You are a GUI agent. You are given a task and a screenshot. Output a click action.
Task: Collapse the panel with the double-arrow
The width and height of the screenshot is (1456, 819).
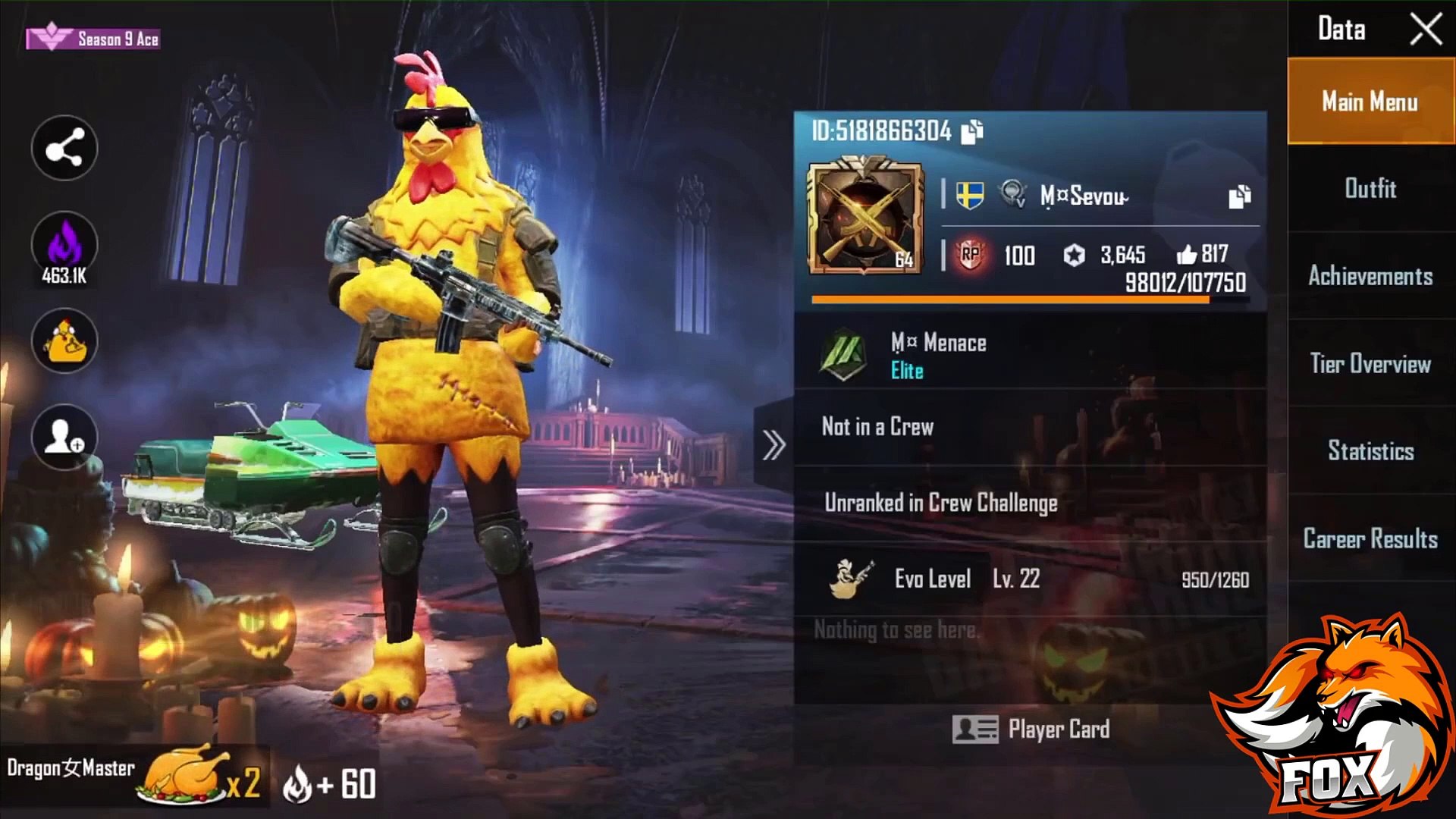[x=773, y=445]
